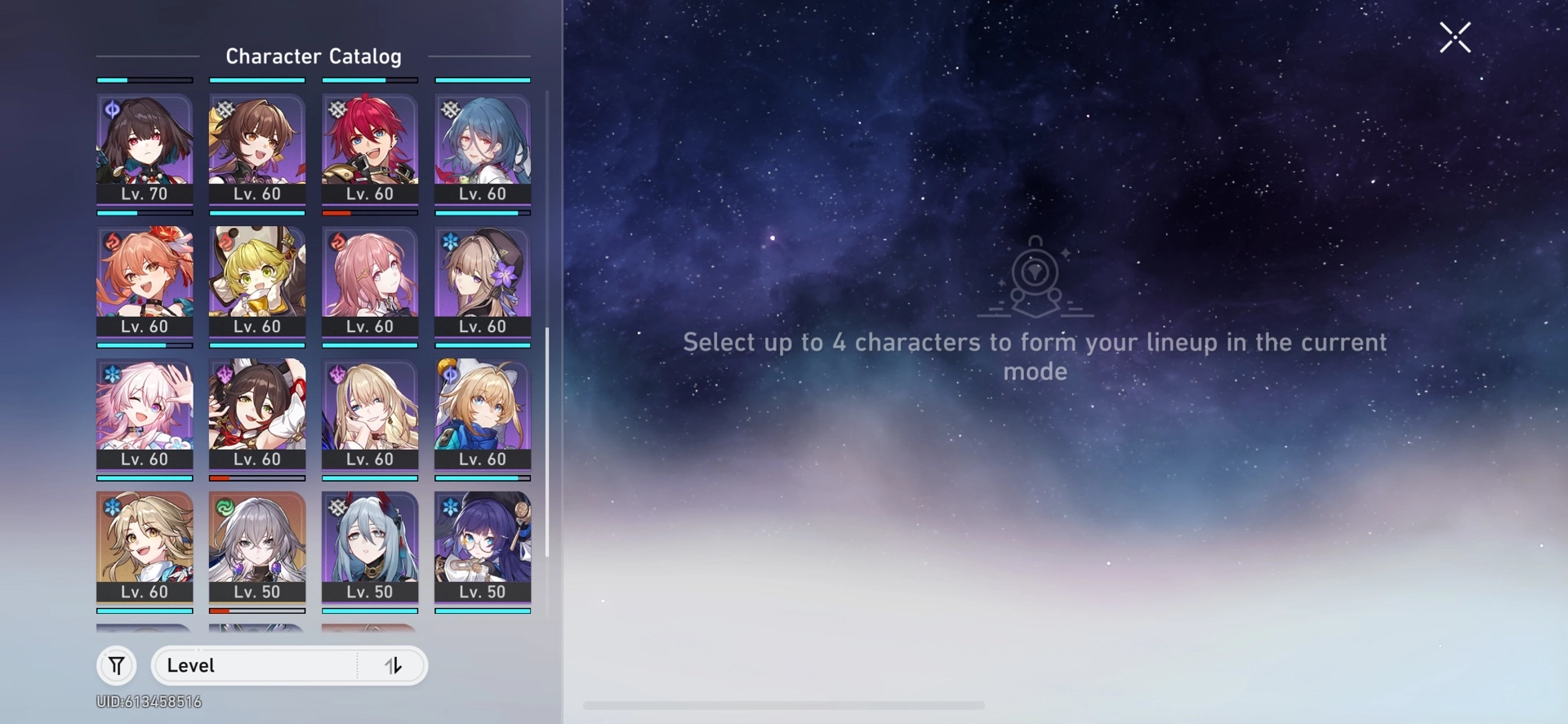Toggle the sort order arrows next to Level

click(394, 665)
